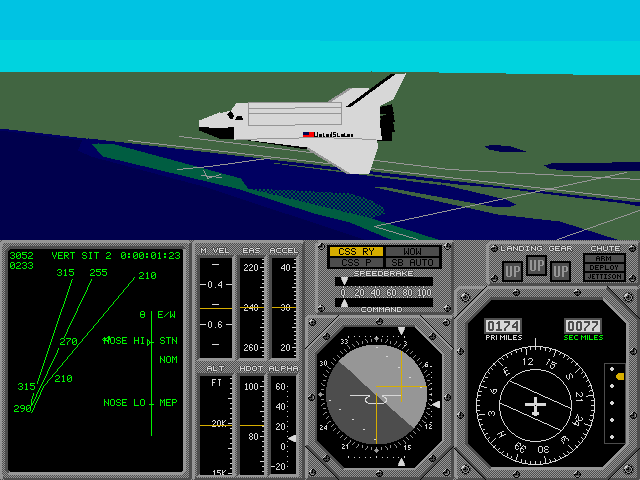Select the WOW indicator button
The image size is (640, 480).
[x=406, y=252]
